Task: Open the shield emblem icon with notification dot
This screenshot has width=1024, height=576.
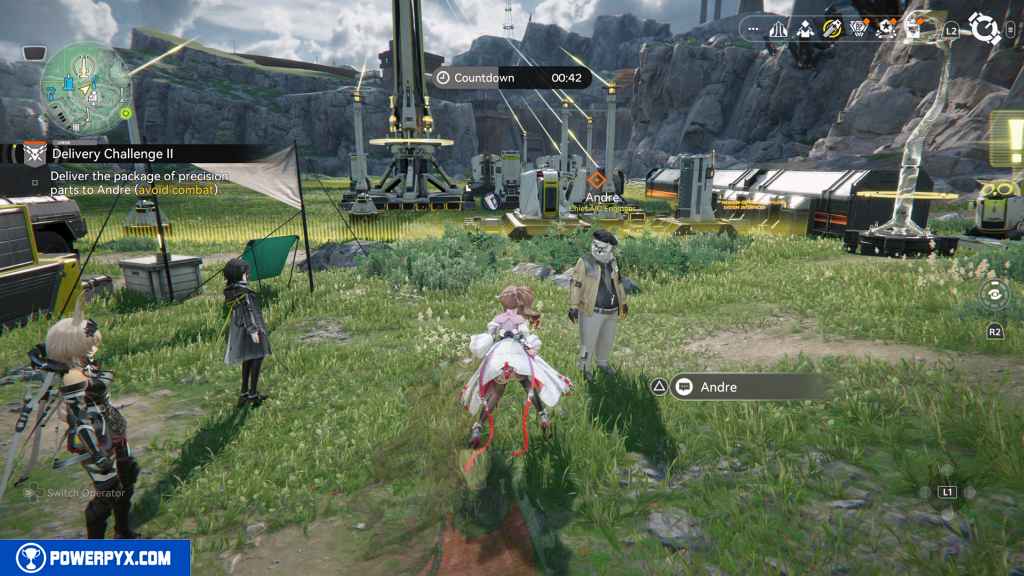Action: (858, 29)
